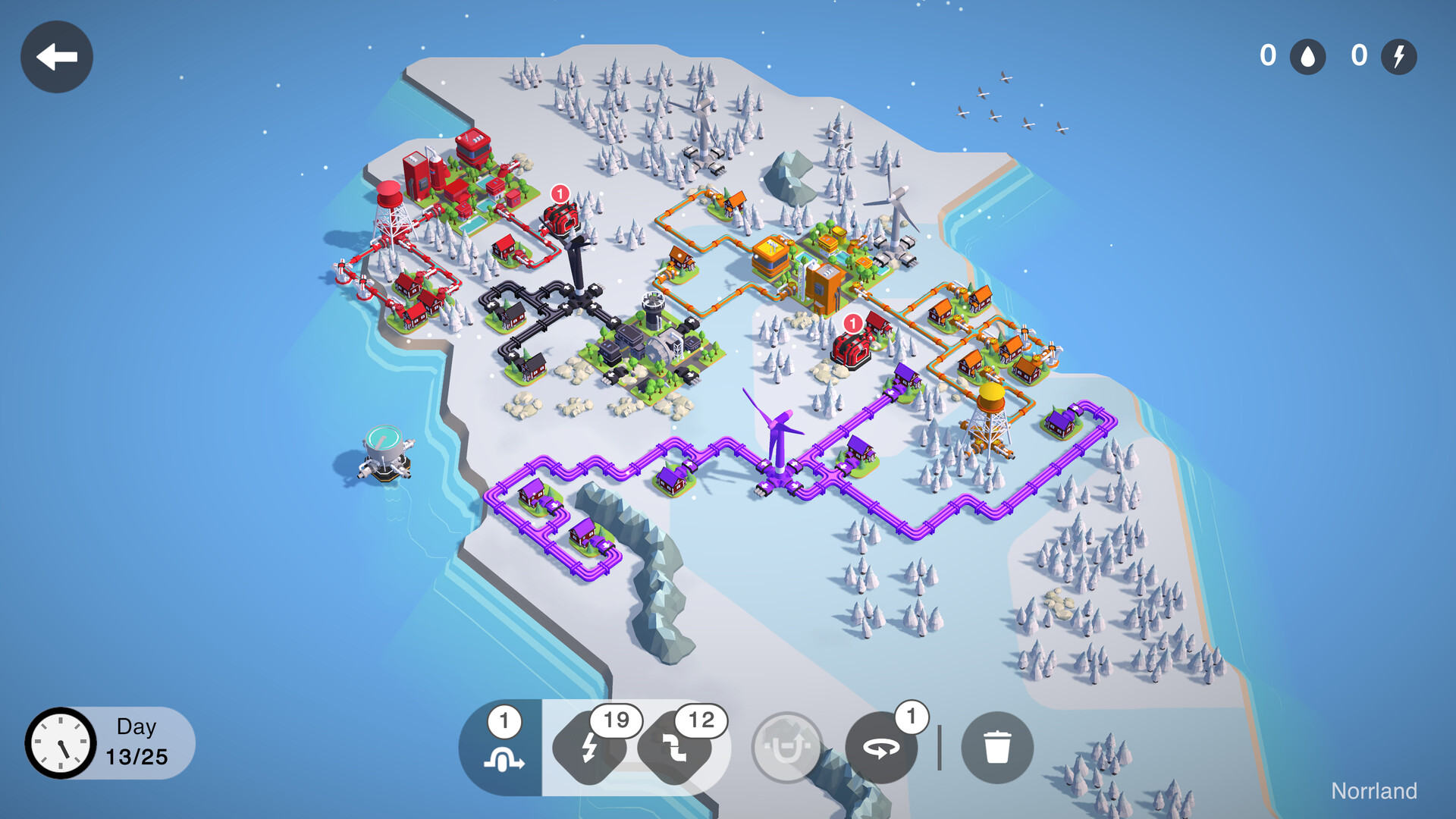Click the Norrland level name label
The image size is (1456, 819).
1376,791
